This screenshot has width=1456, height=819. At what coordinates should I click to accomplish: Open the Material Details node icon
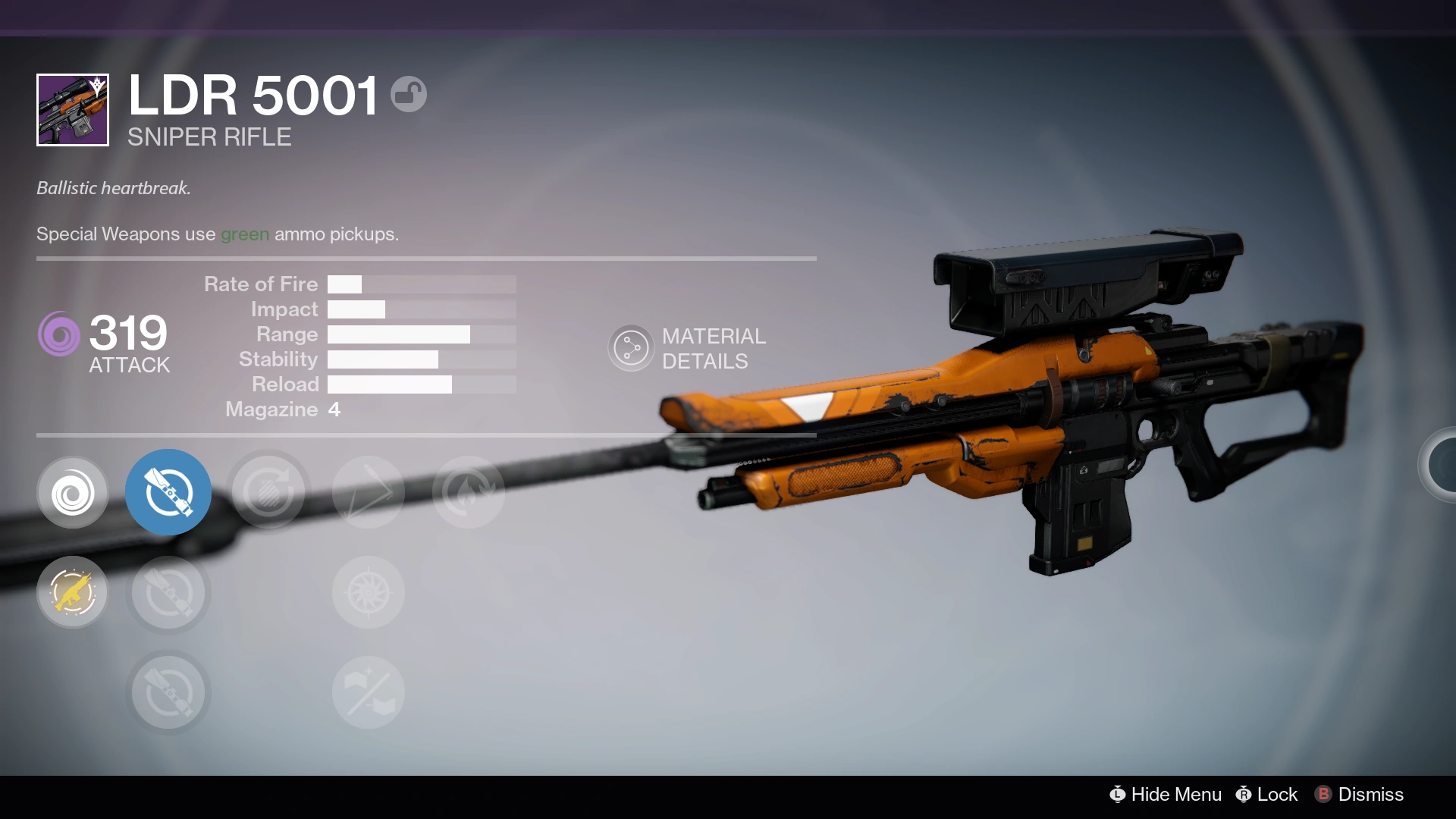pyautogui.click(x=631, y=347)
